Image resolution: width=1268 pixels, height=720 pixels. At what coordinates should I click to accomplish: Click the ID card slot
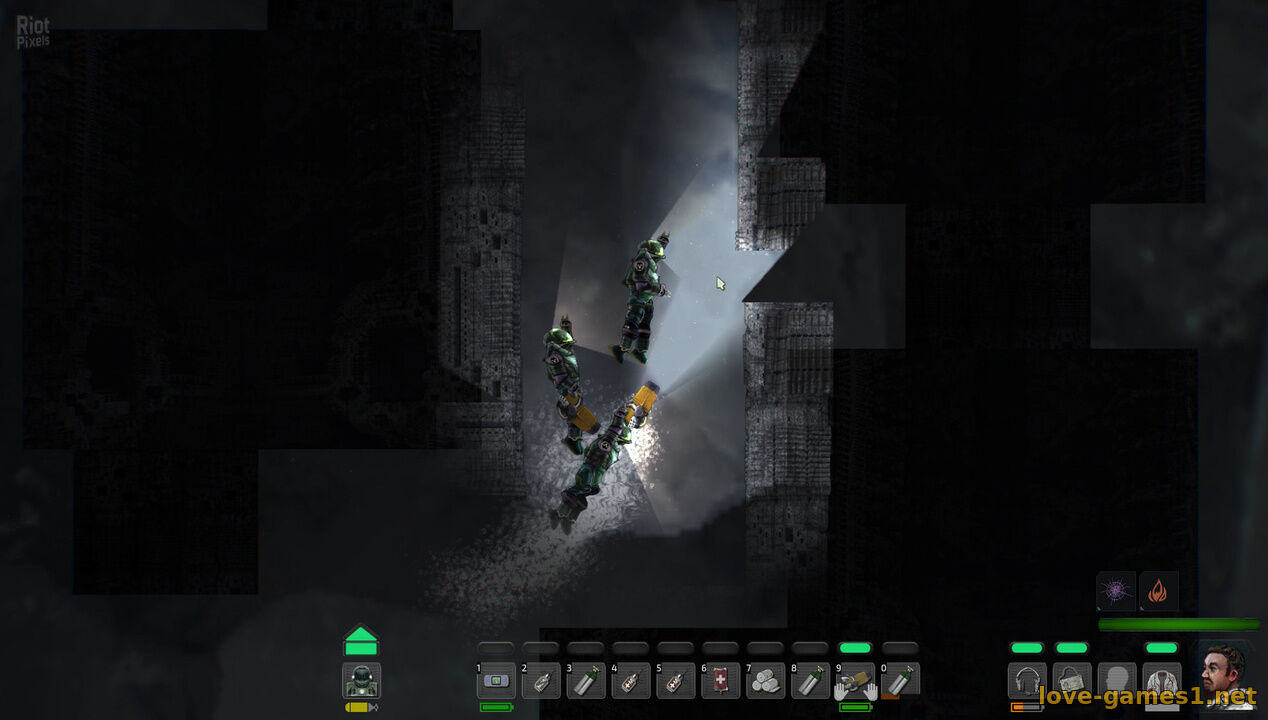1072,681
